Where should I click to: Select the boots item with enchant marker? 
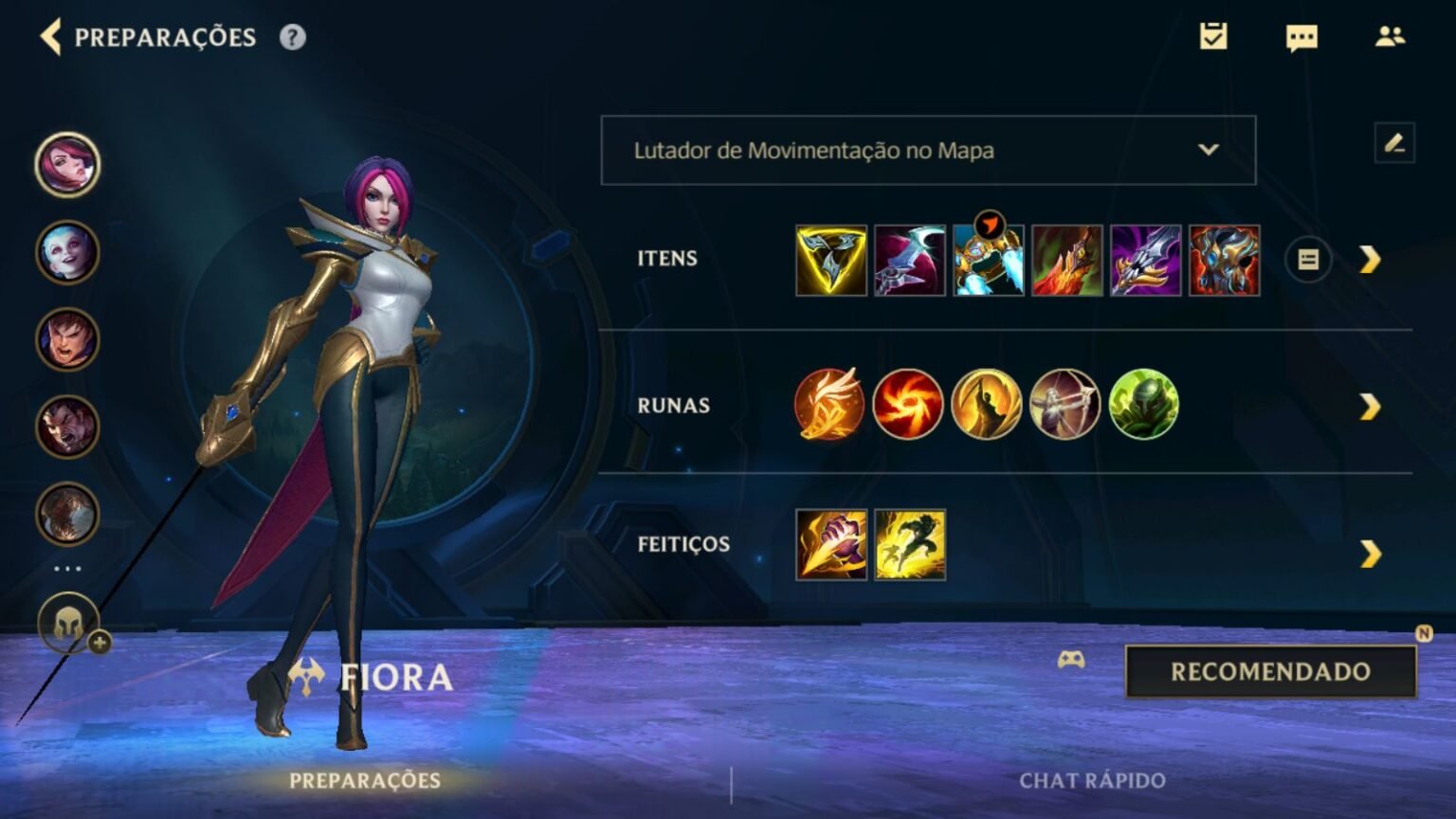(988, 262)
